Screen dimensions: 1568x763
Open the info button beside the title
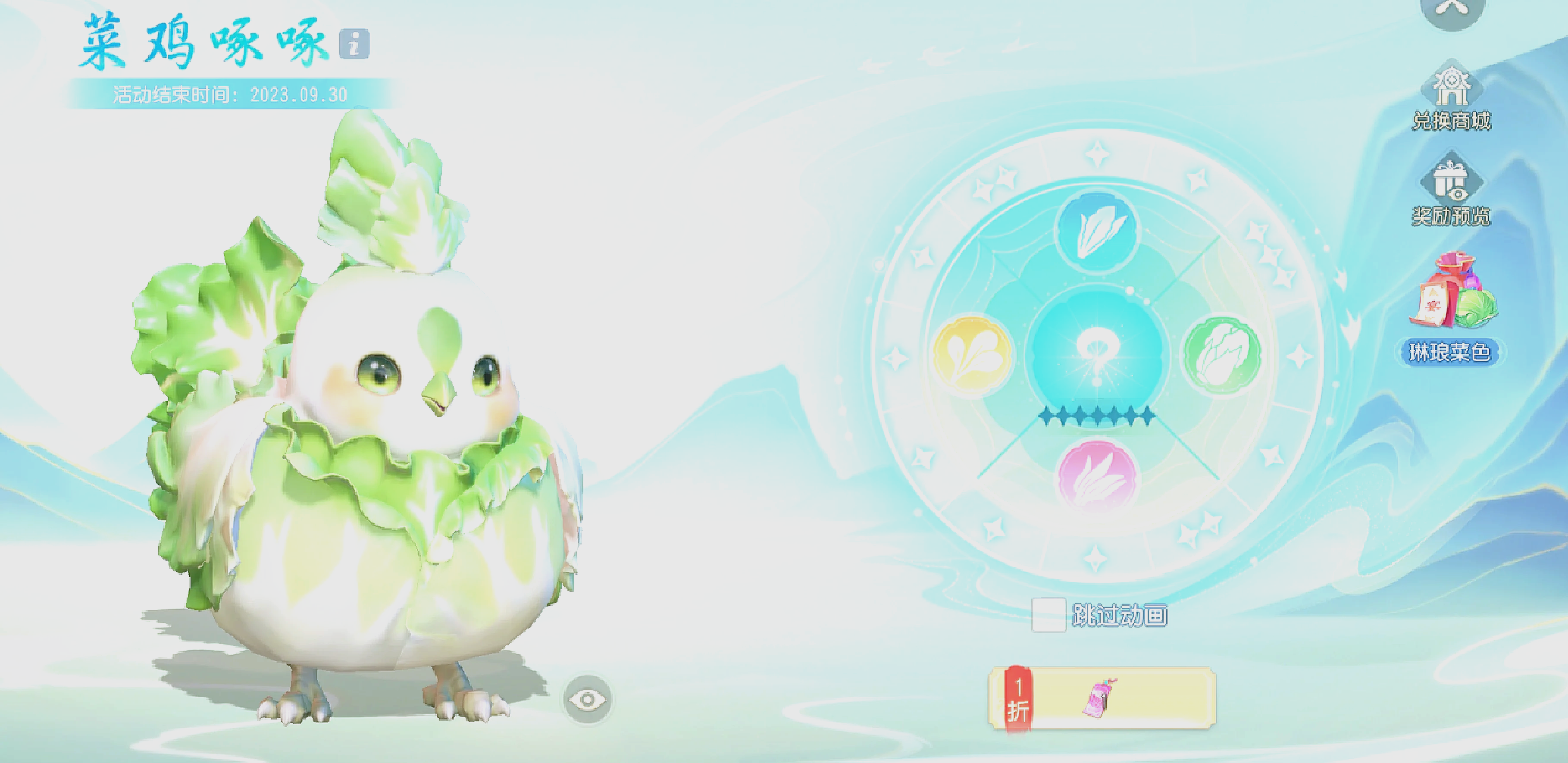coord(354,44)
